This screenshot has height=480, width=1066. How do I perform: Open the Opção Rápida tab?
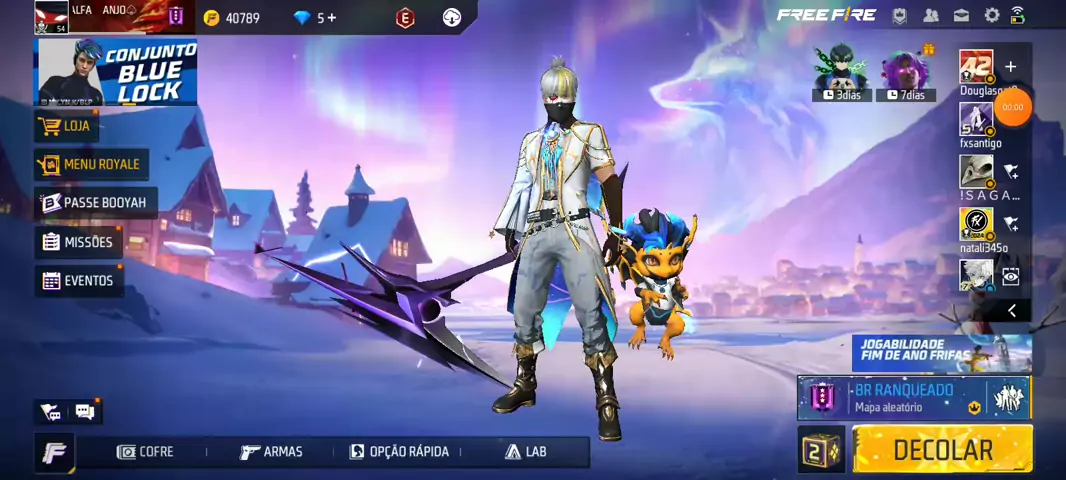coord(399,452)
